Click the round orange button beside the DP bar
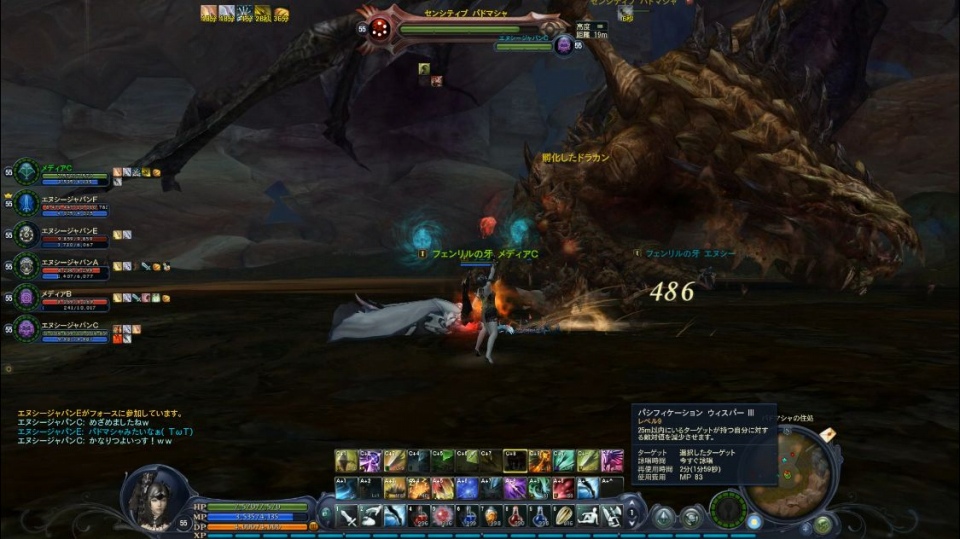Viewport: 960px width, 539px height. tap(314, 525)
